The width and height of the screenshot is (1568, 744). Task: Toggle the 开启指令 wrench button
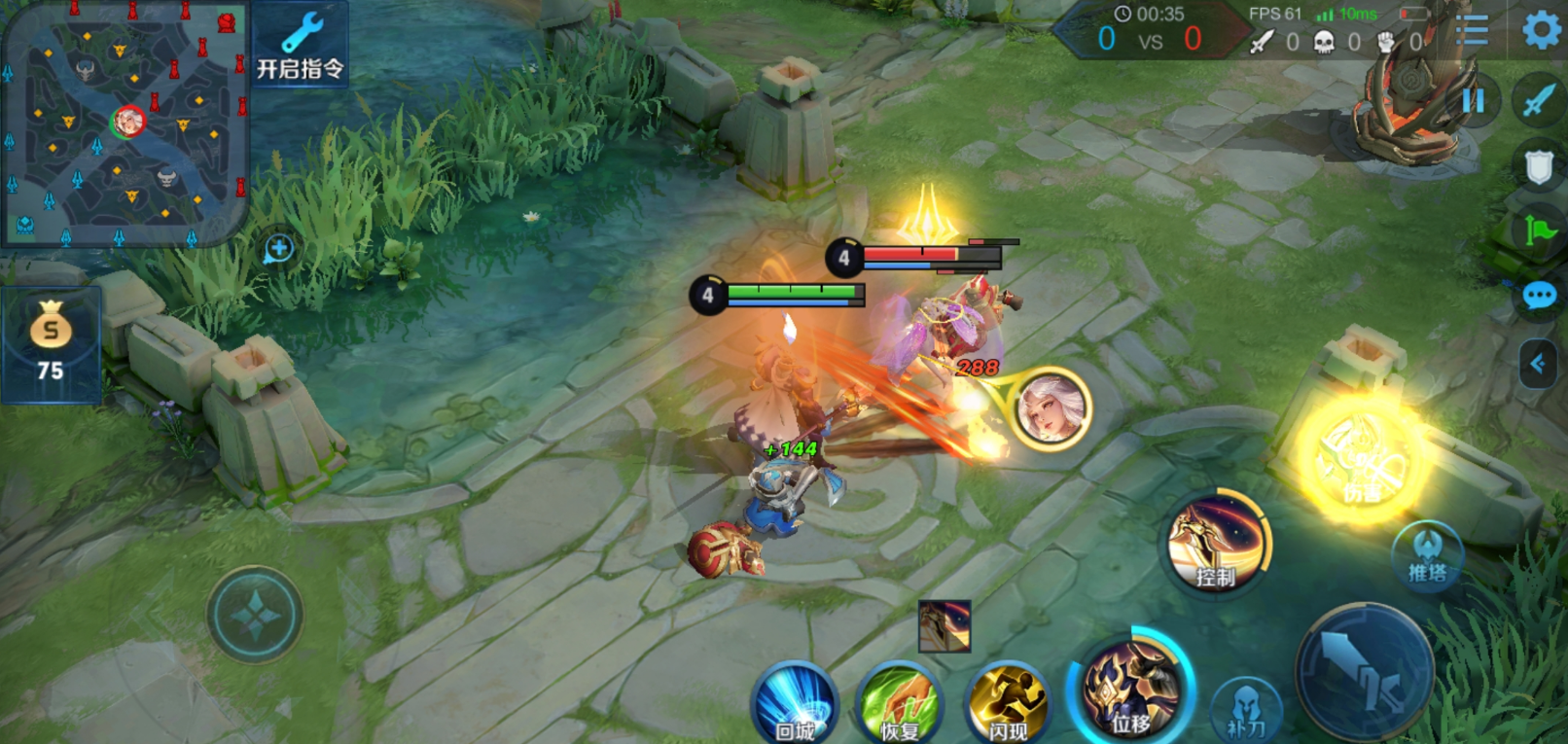301,46
